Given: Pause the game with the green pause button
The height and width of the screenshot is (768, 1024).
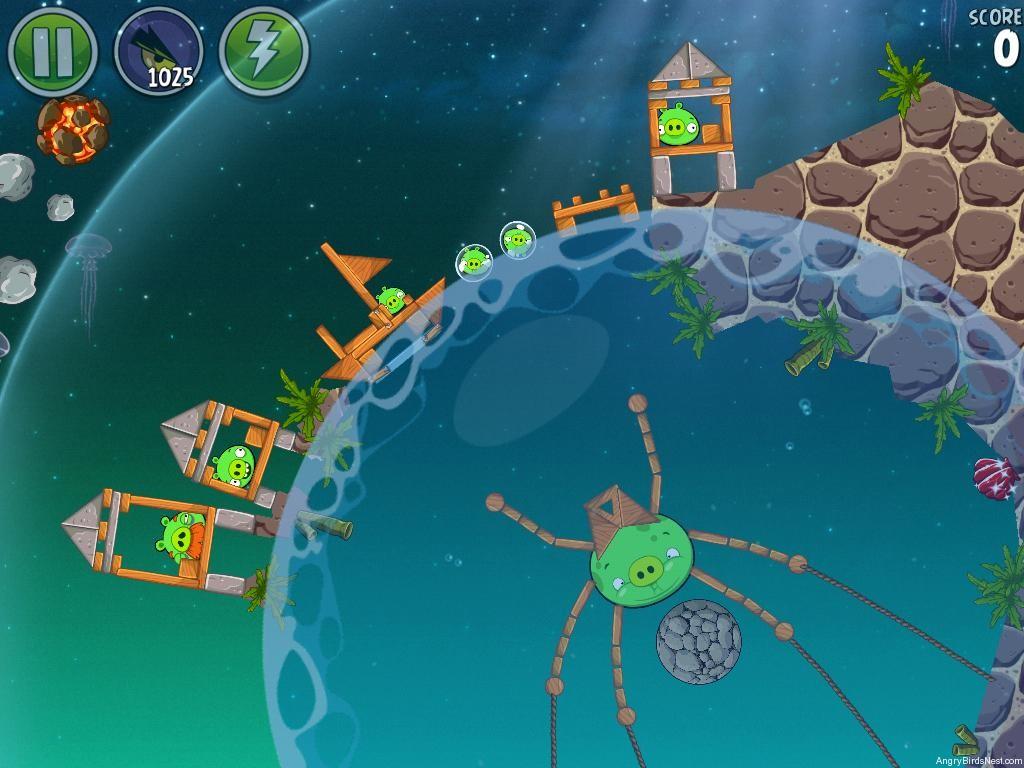Looking at the screenshot, I should pyautogui.click(x=52, y=50).
